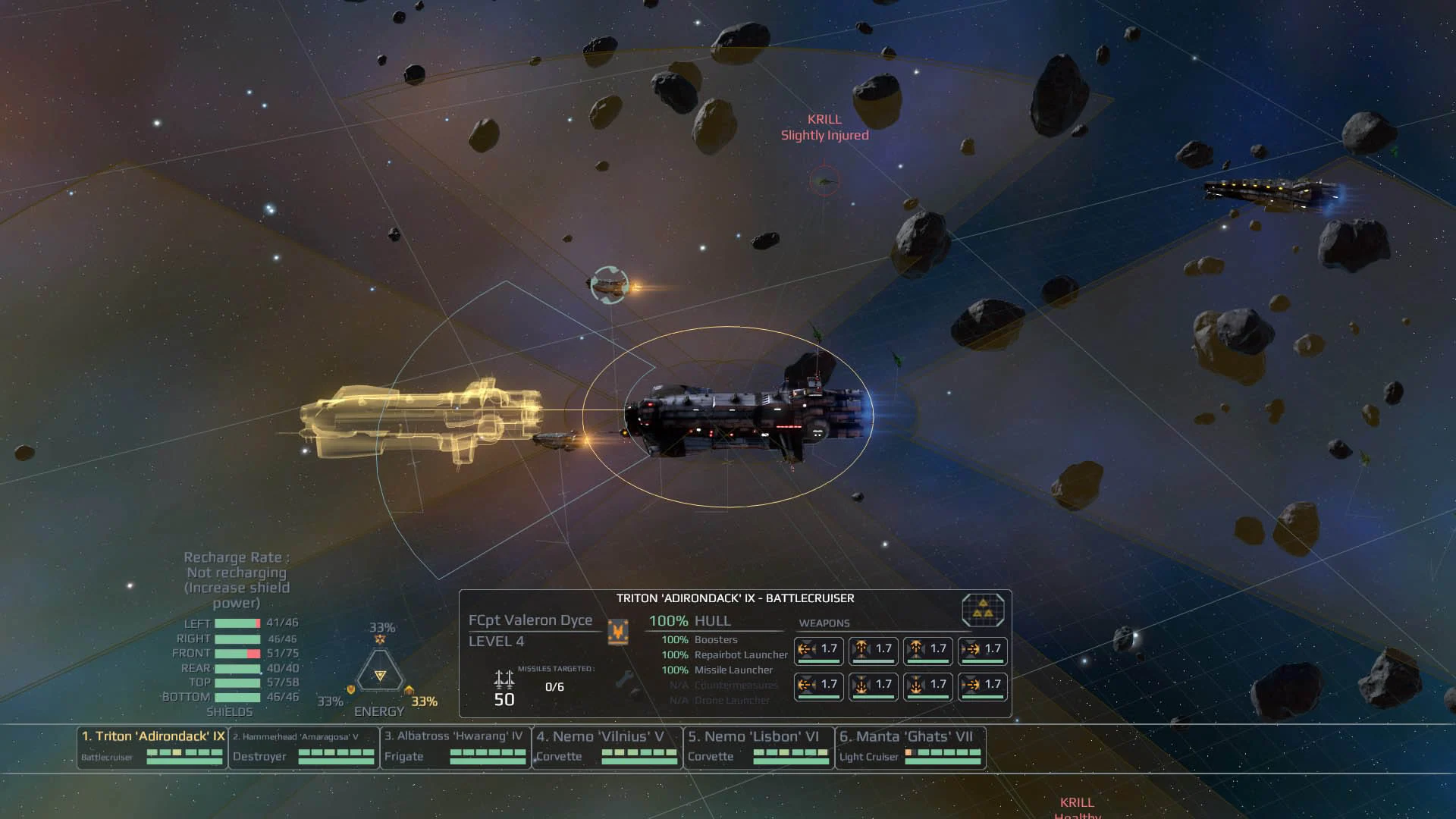Click the fourth weapon icon in the top row
Viewport: 1456px width, 819px height.
(x=982, y=650)
